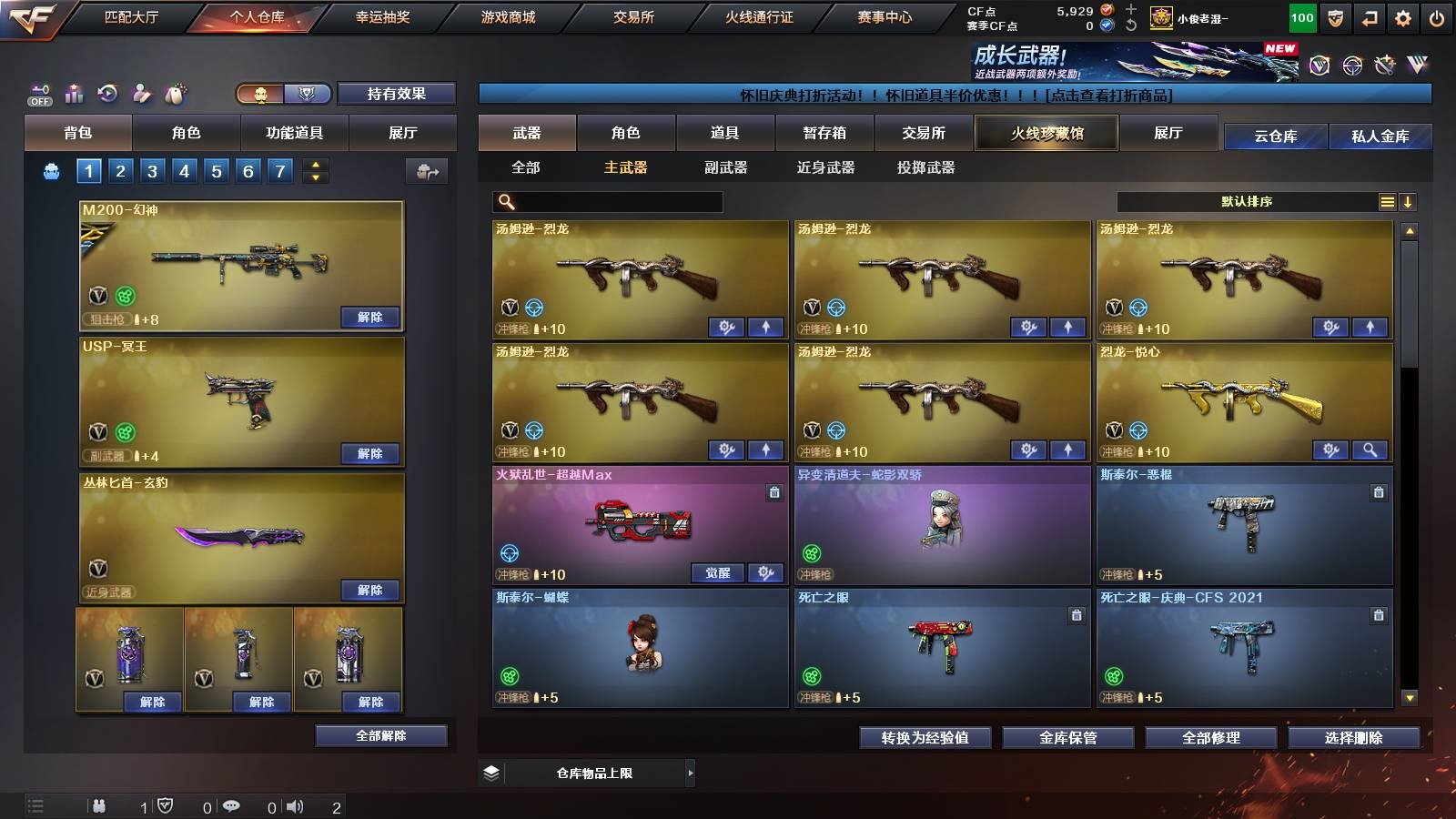Click the backpack page up arrow stepper
Screen dimensions: 1456x819
coord(314,164)
